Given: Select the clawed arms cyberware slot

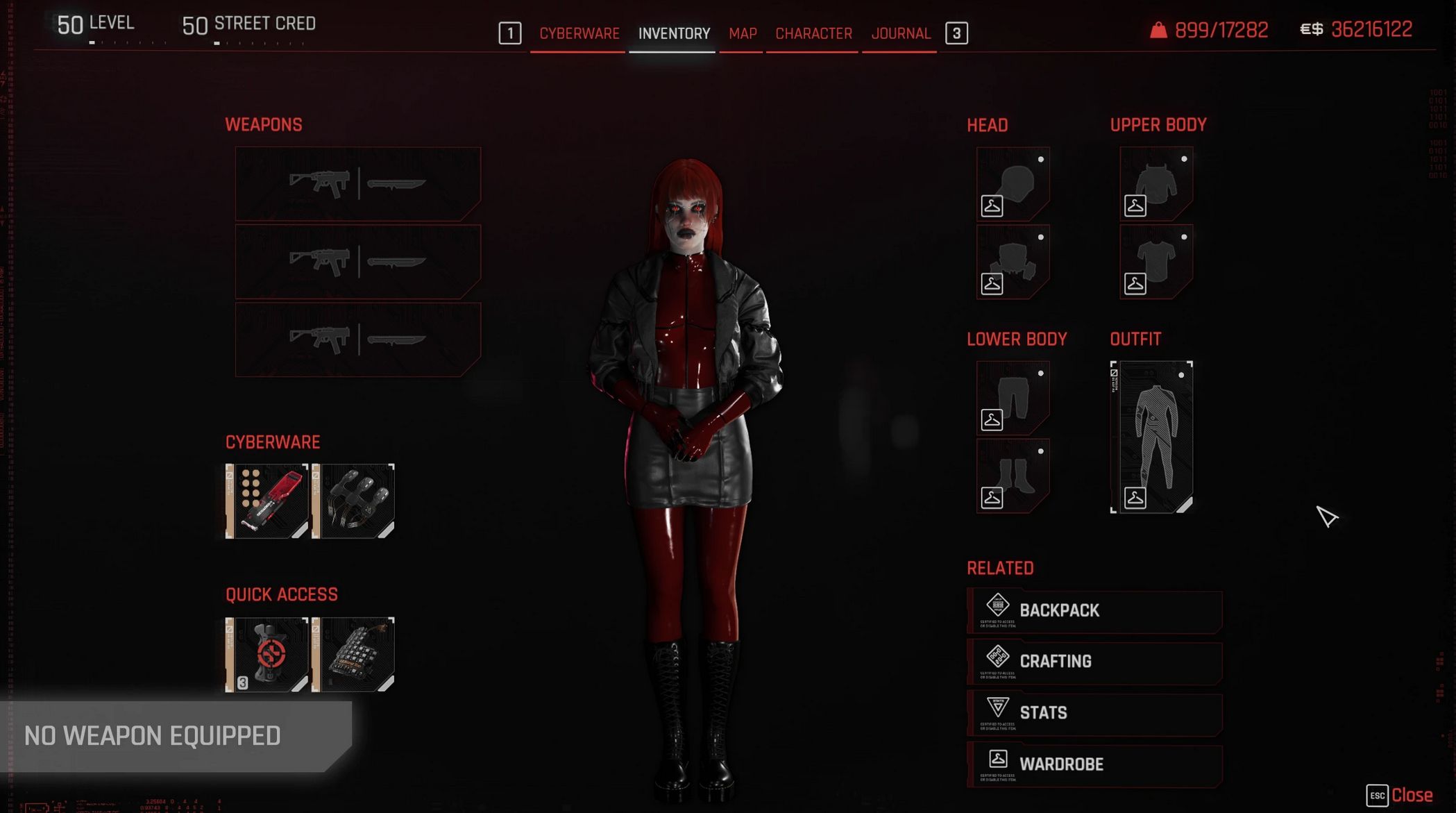Looking at the screenshot, I should point(354,501).
